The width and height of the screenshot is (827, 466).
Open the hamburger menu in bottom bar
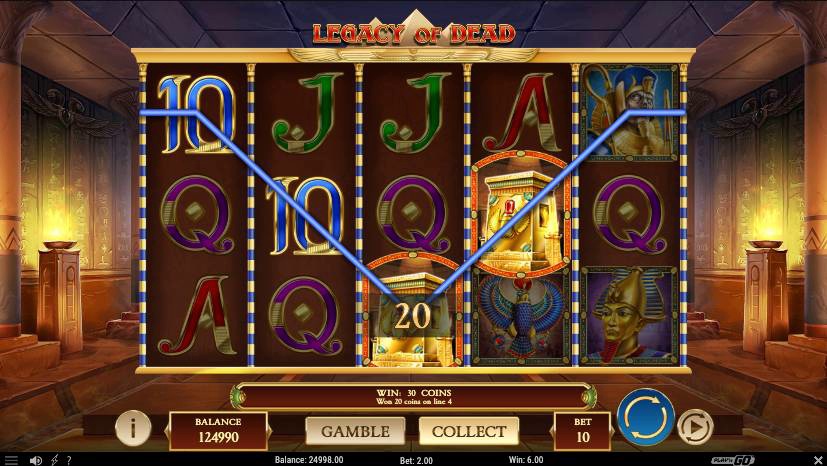point(11,460)
